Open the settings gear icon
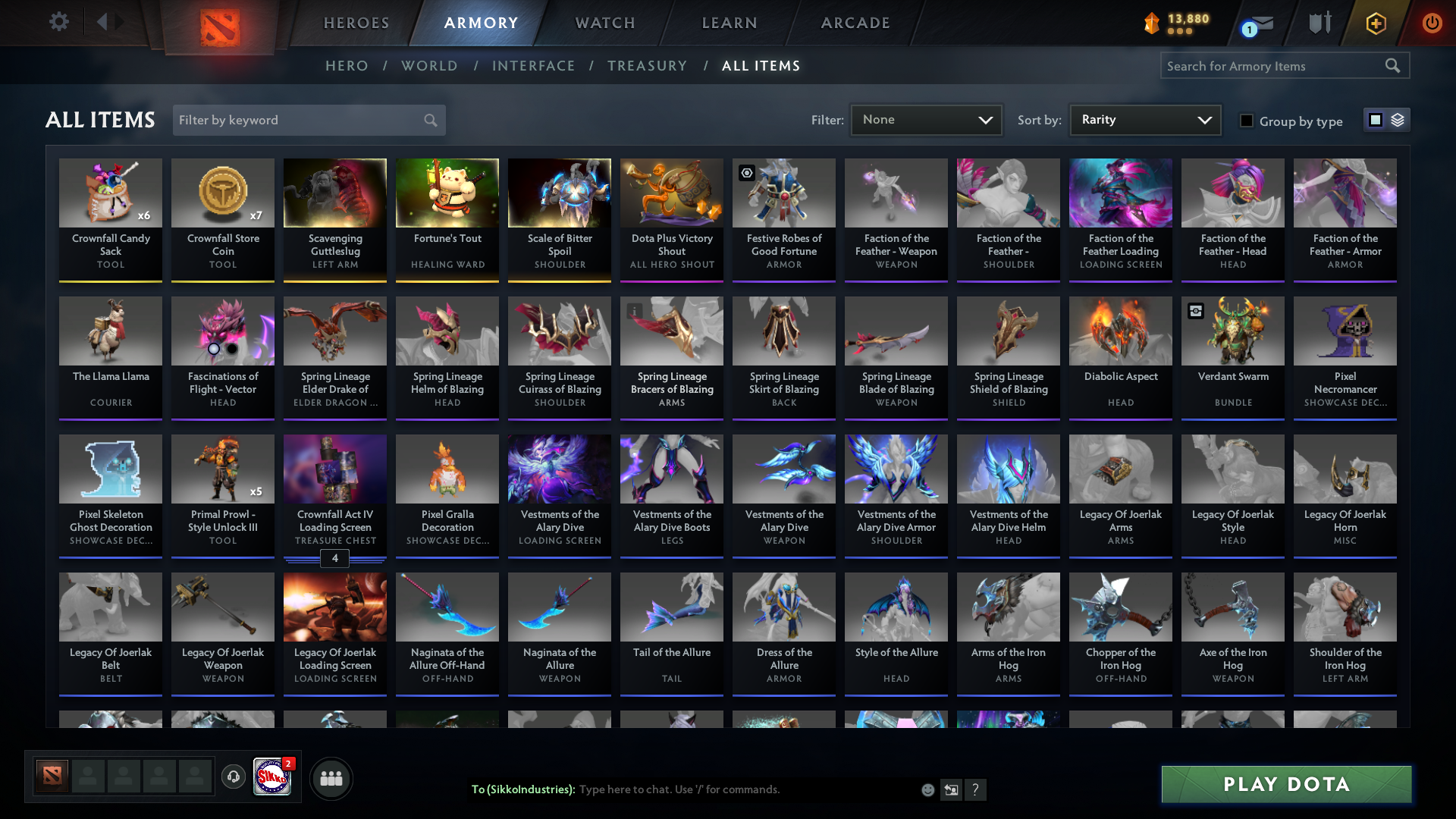The height and width of the screenshot is (819, 1456). [59, 22]
